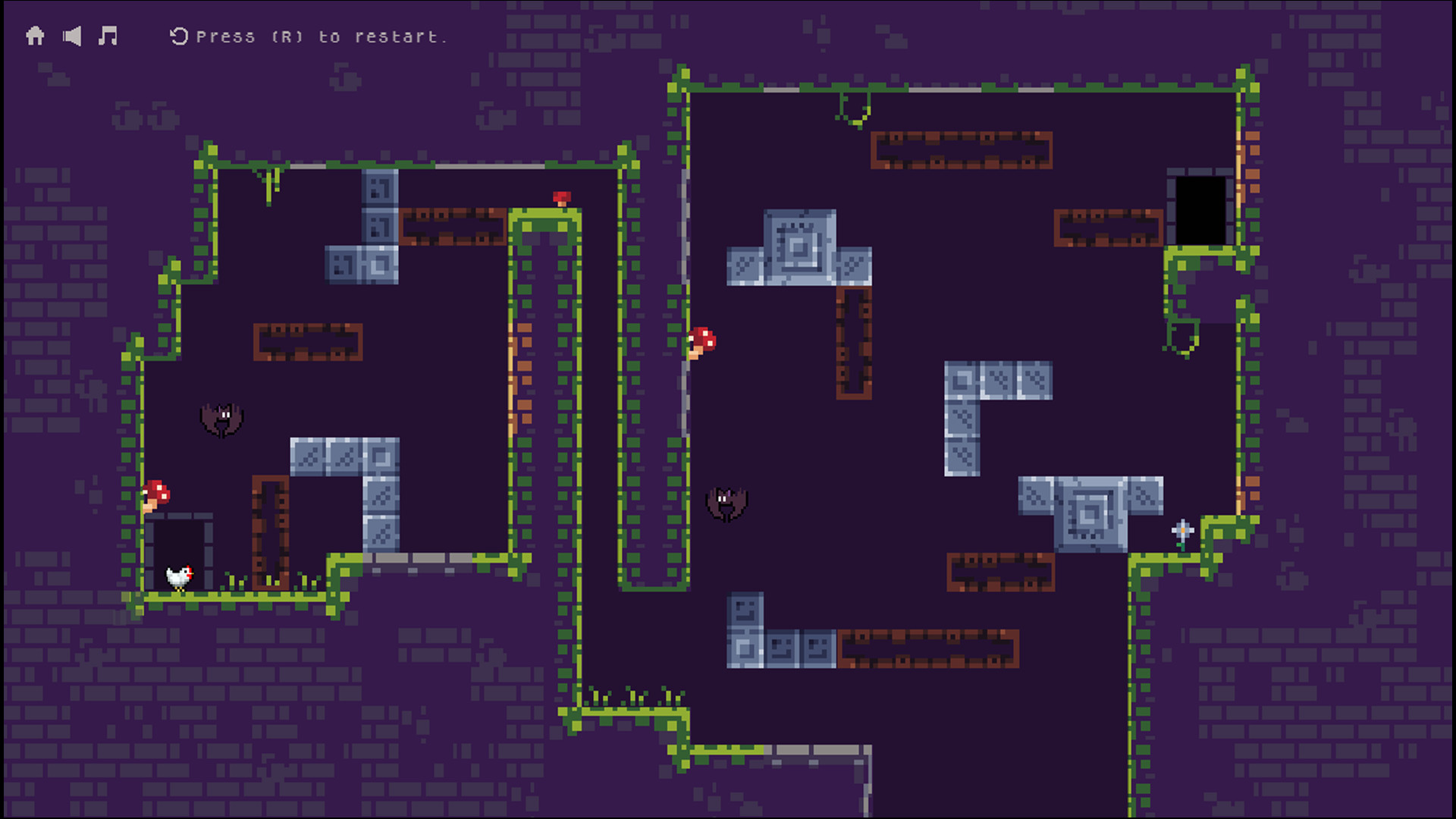Click the small mushroom atop the tall vine column
Image resolution: width=1456 pixels, height=819 pixels.
click(563, 198)
